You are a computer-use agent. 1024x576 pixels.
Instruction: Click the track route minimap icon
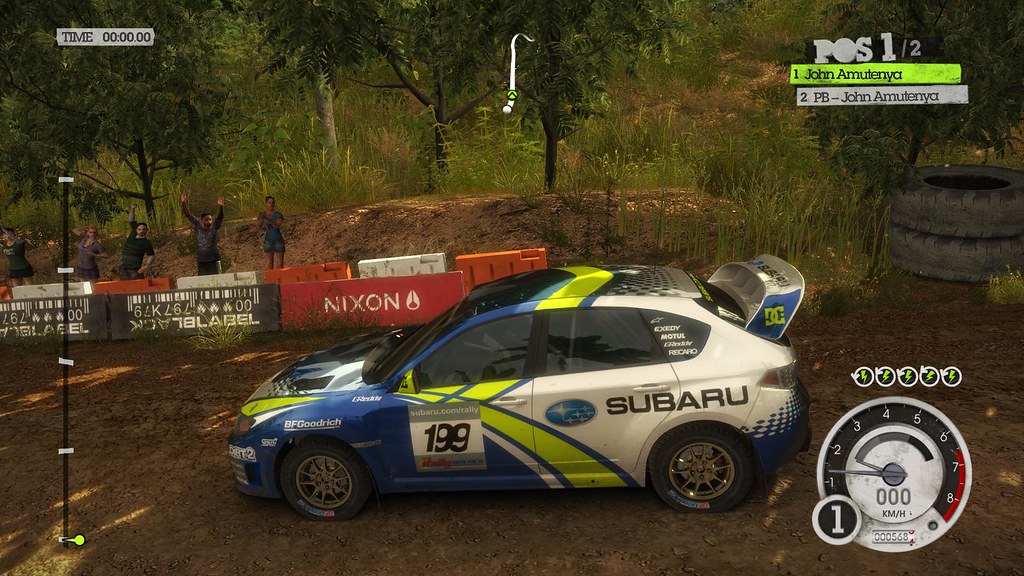514,73
